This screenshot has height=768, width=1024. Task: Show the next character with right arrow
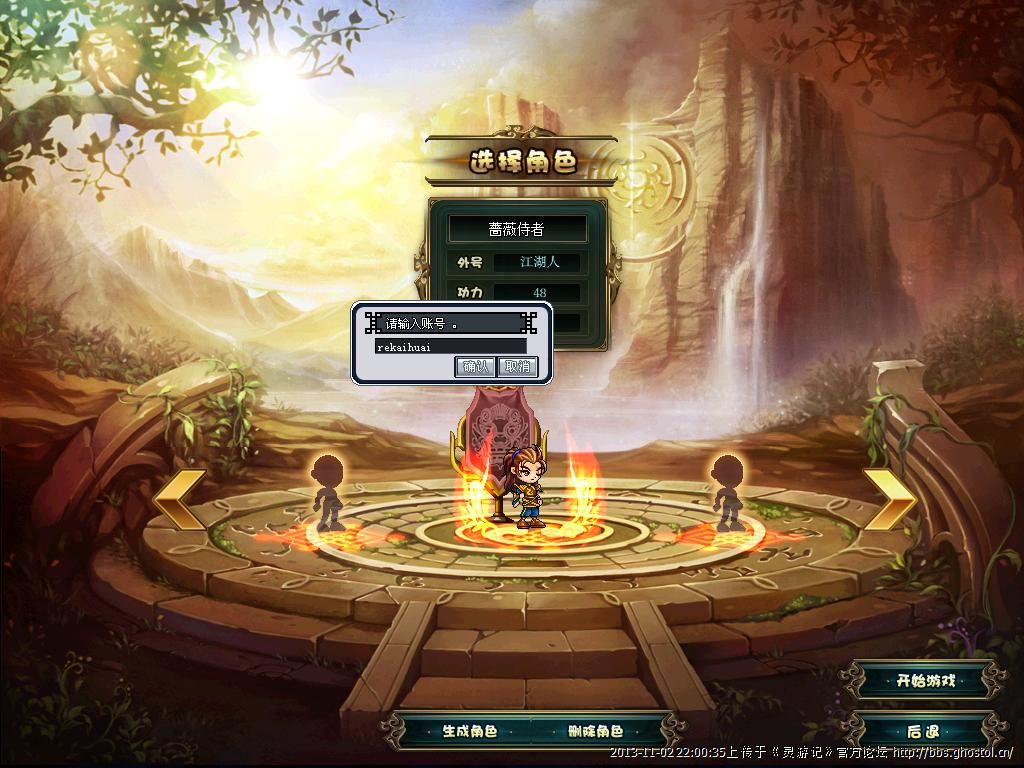889,497
